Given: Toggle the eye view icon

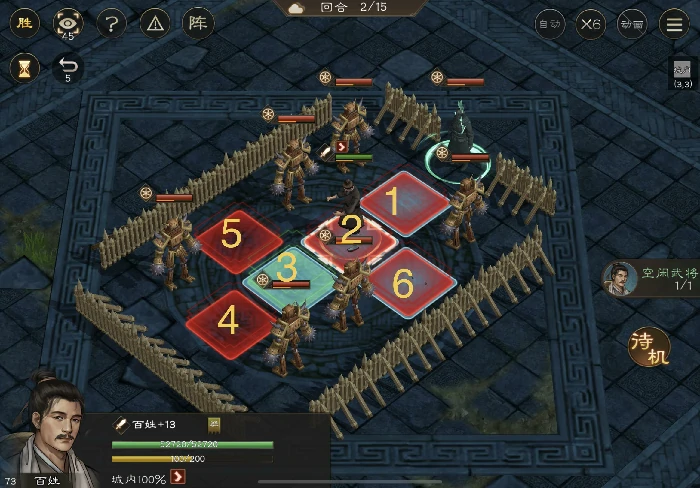Looking at the screenshot, I should point(68,23).
